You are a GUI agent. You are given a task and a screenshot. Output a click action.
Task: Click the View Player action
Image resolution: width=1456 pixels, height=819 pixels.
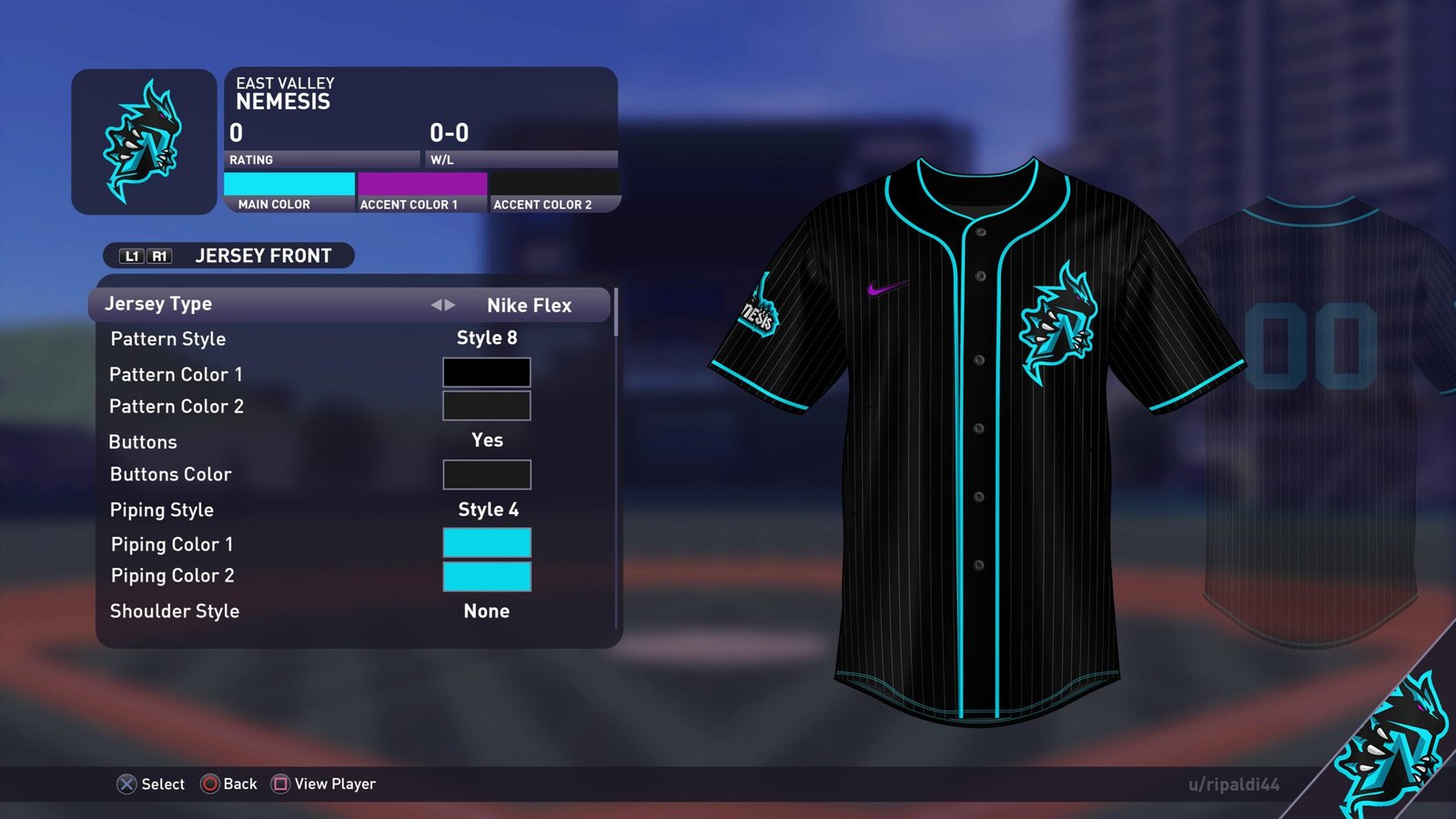coord(335,784)
